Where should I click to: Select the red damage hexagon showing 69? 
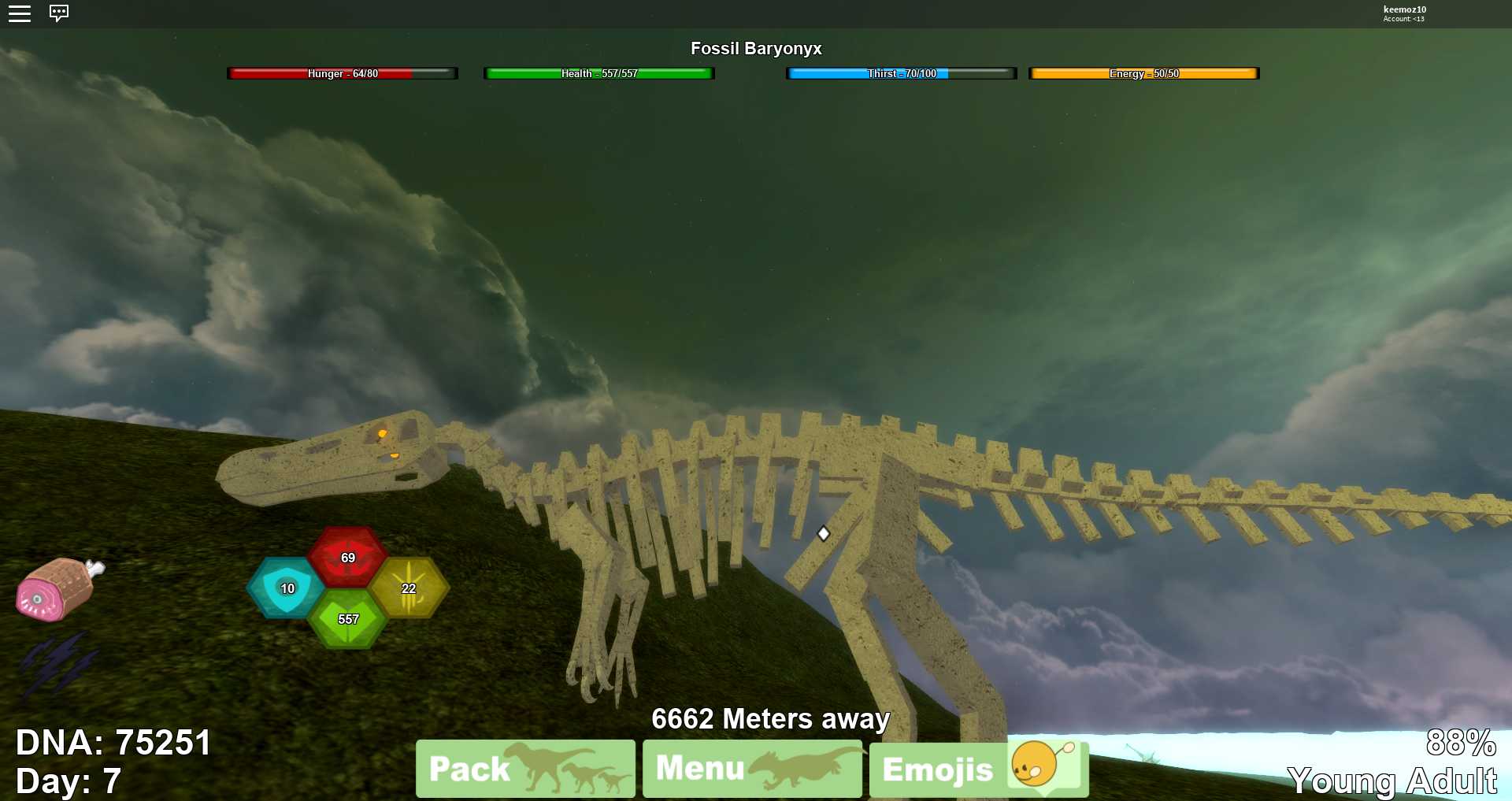(347, 557)
